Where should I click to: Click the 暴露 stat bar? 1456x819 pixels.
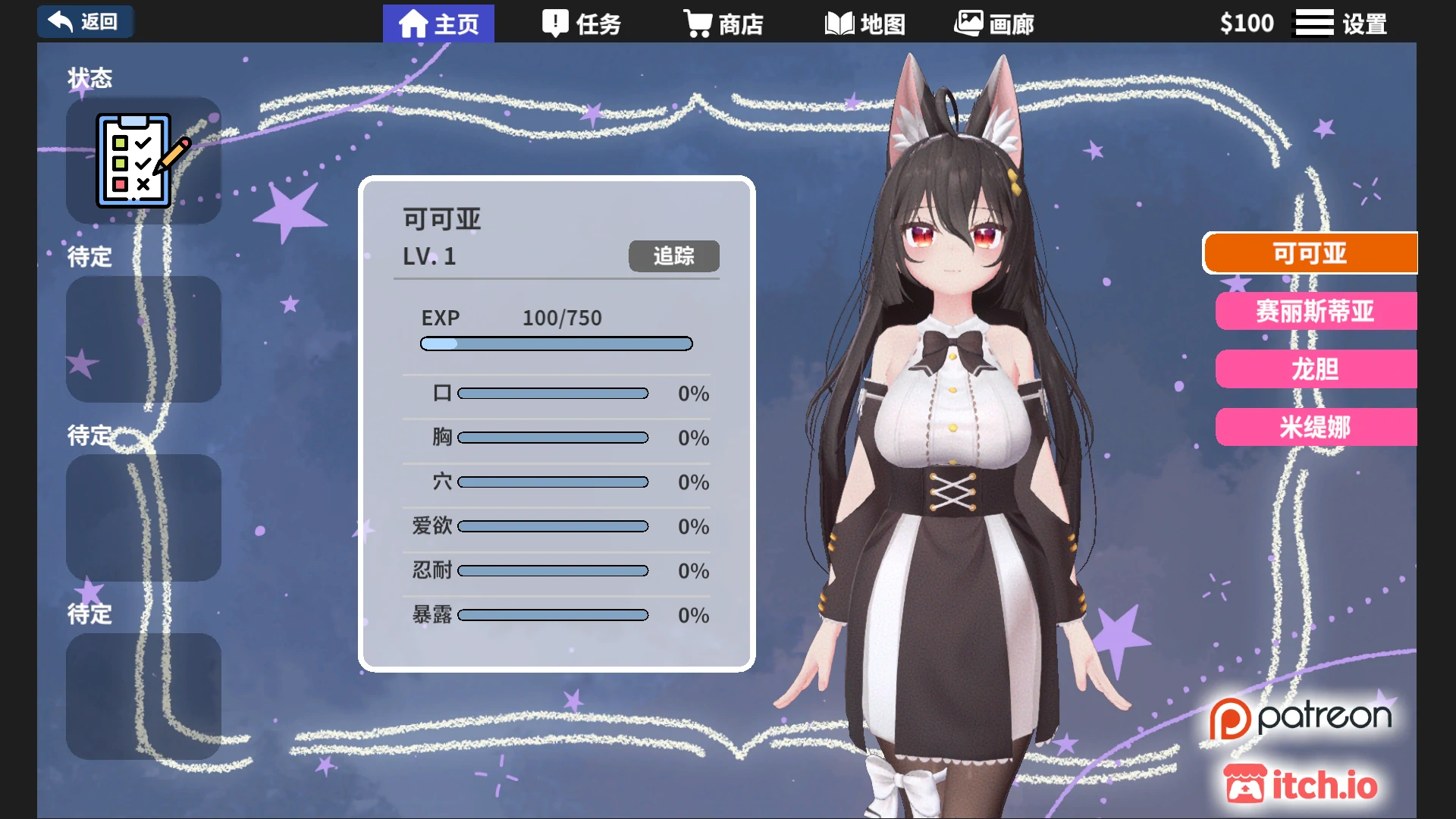[x=554, y=615]
